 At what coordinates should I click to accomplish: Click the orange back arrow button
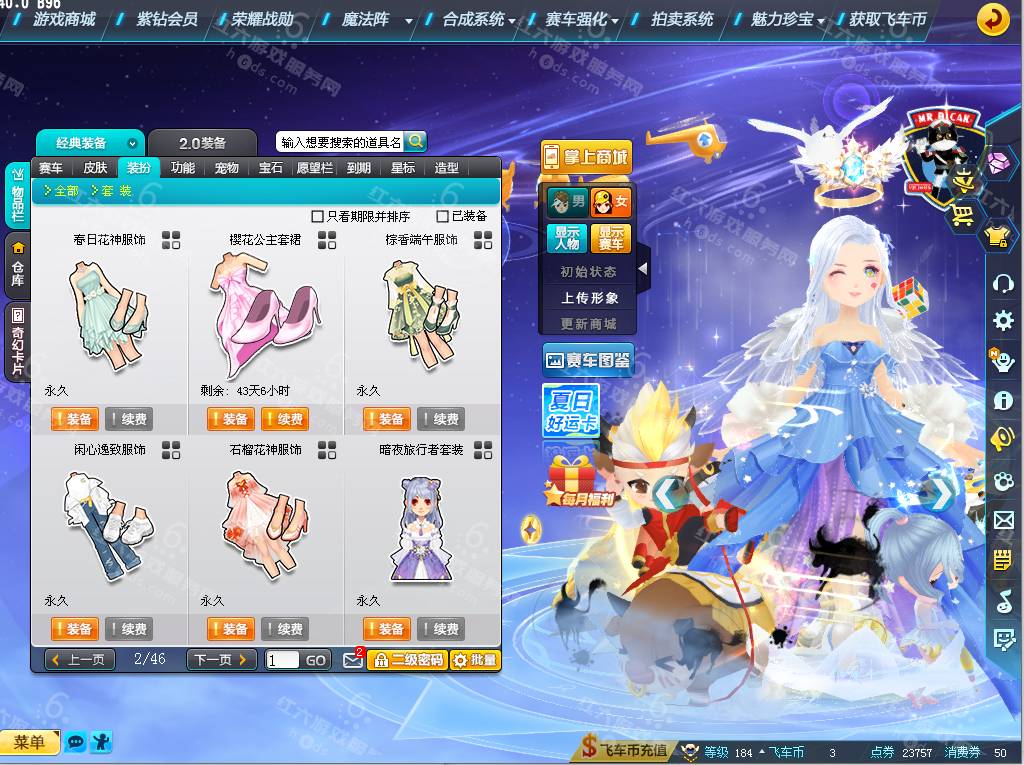[x=992, y=19]
